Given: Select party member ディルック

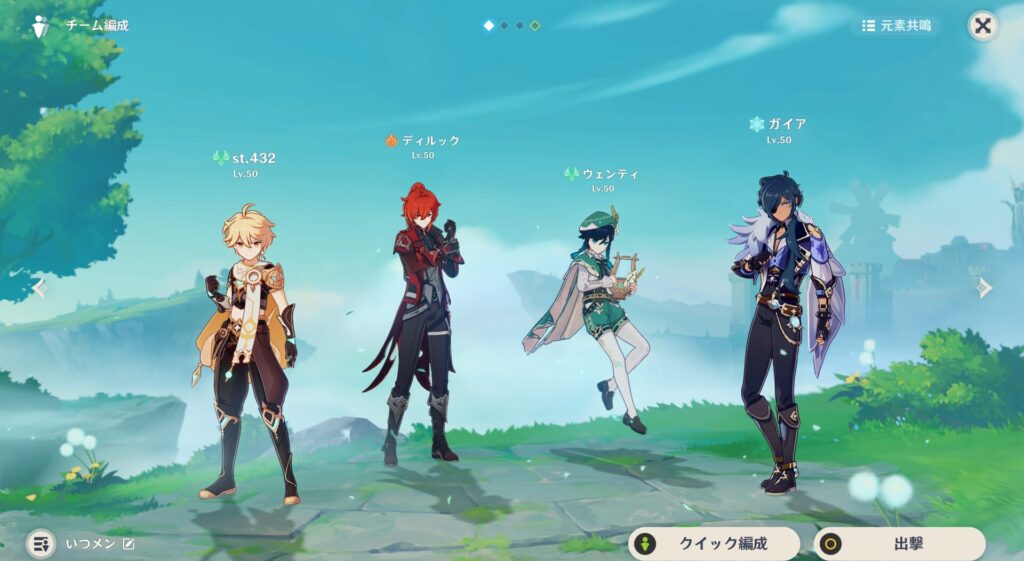Looking at the screenshot, I should pyautogui.click(x=417, y=320).
